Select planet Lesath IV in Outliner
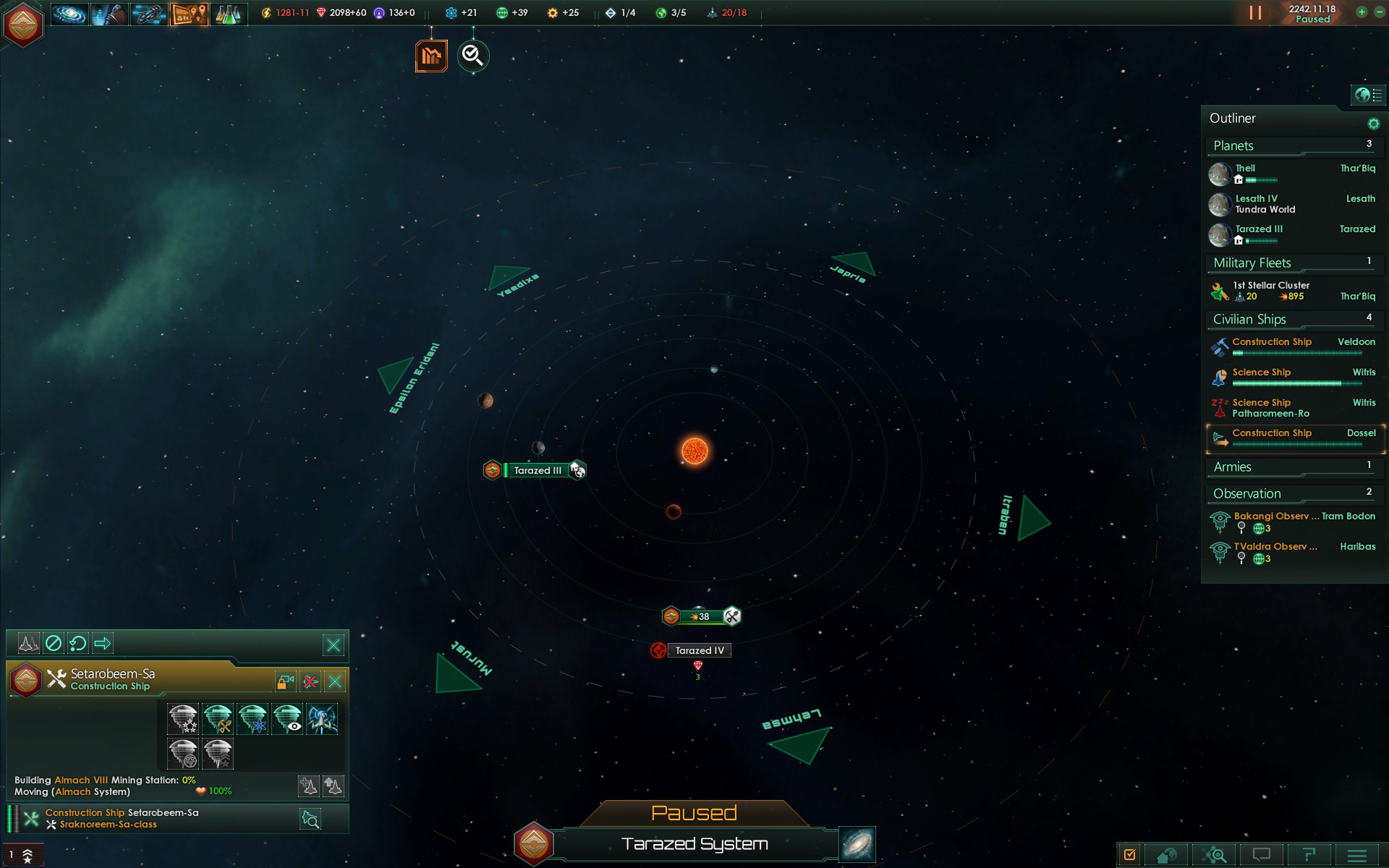 click(1256, 203)
